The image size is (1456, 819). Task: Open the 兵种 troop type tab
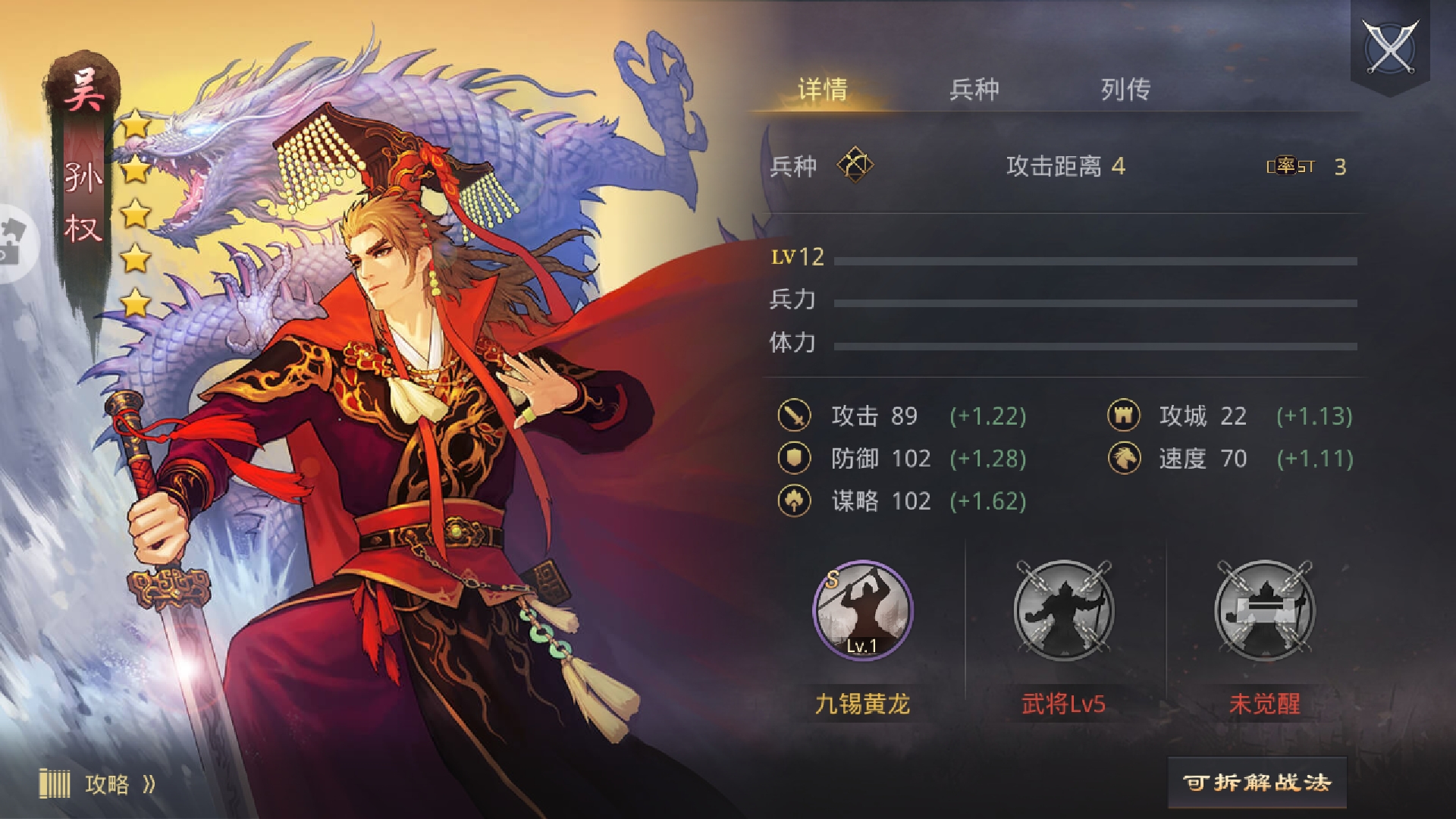click(x=974, y=89)
